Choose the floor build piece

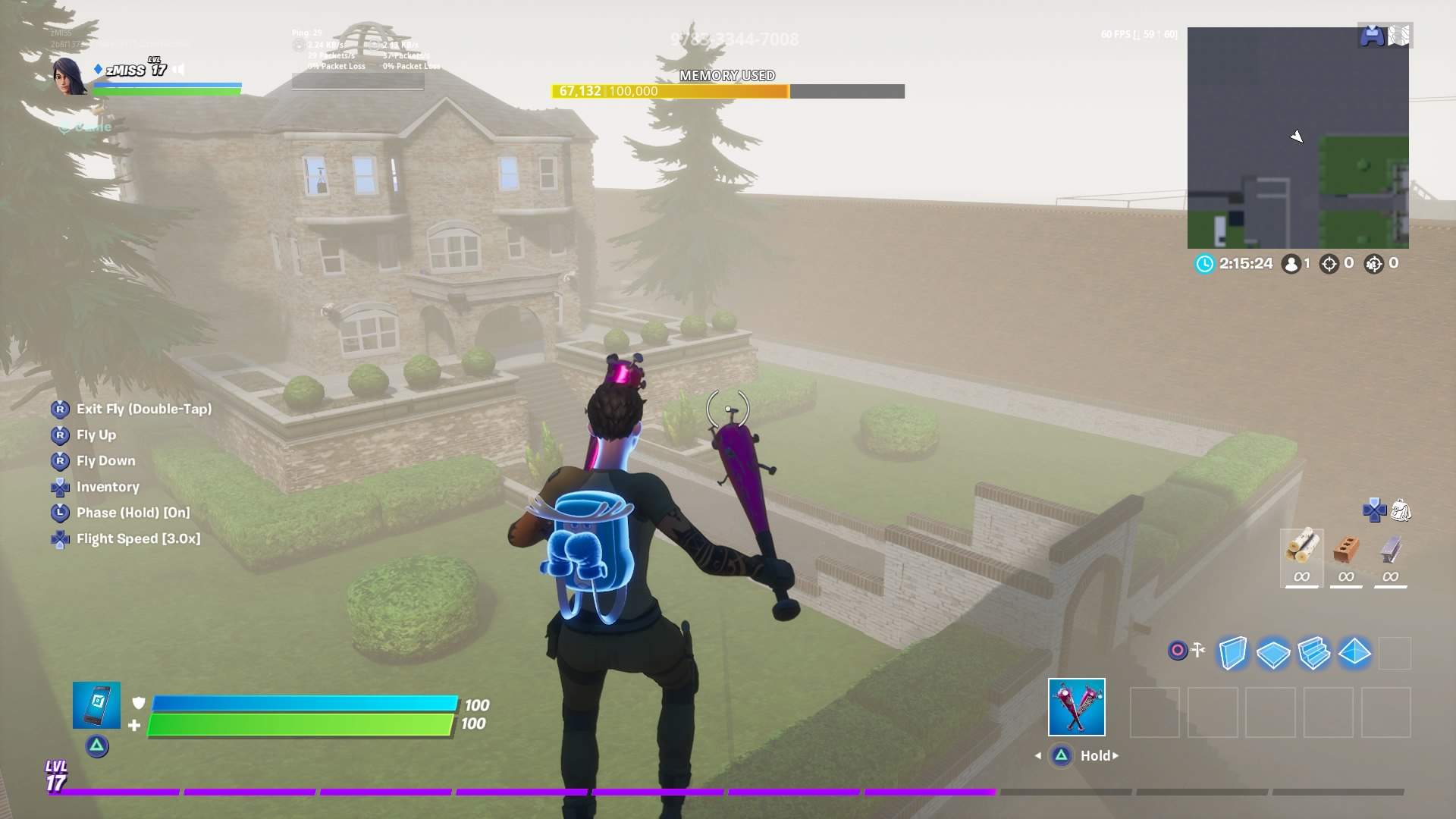(1274, 652)
